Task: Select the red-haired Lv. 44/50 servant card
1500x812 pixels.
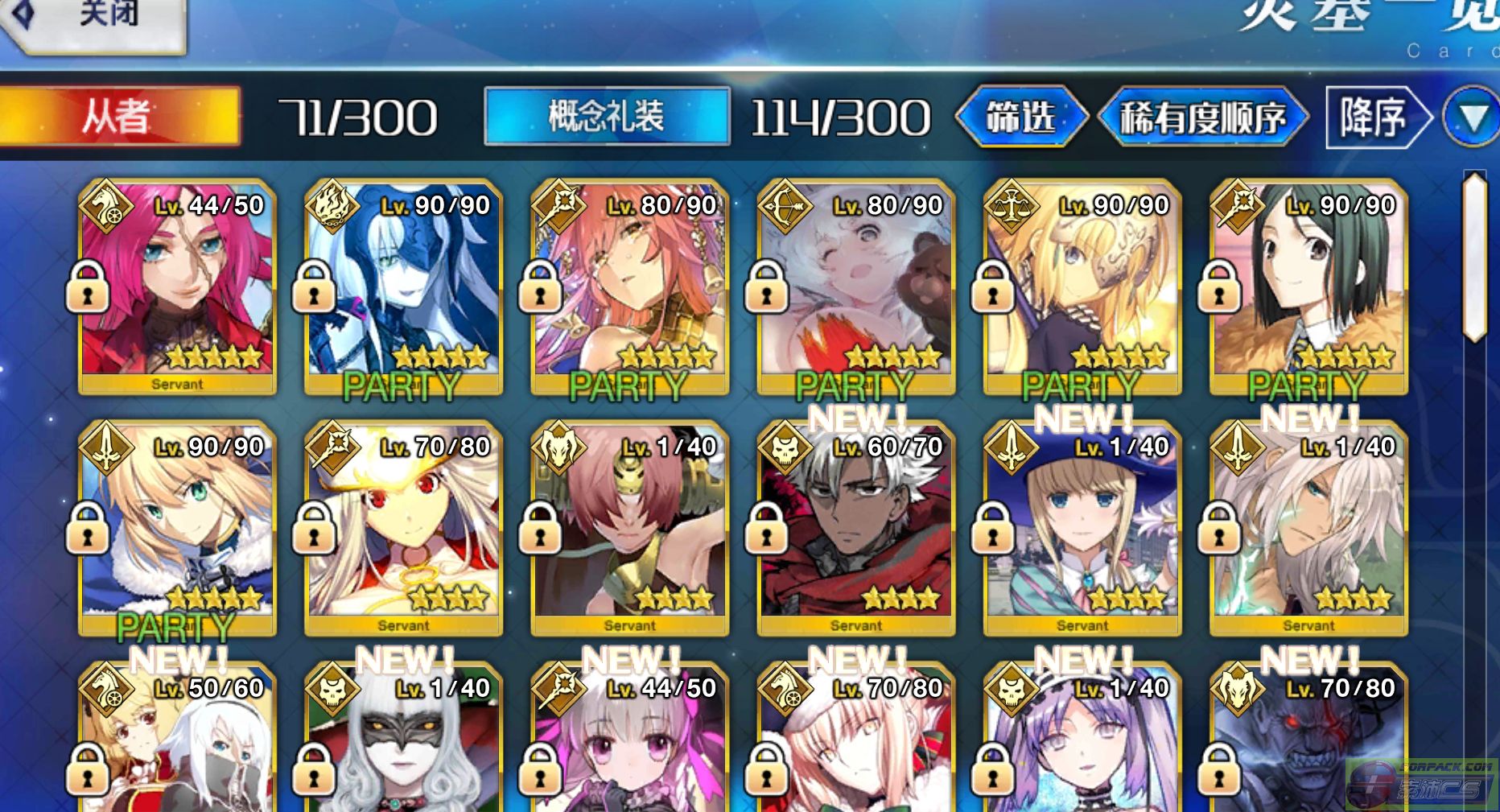Action: pos(177,286)
